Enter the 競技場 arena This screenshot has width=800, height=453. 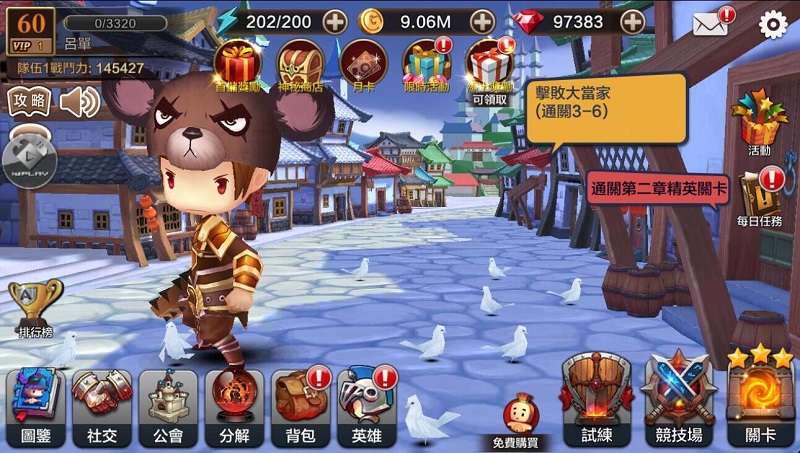[x=676, y=395]
